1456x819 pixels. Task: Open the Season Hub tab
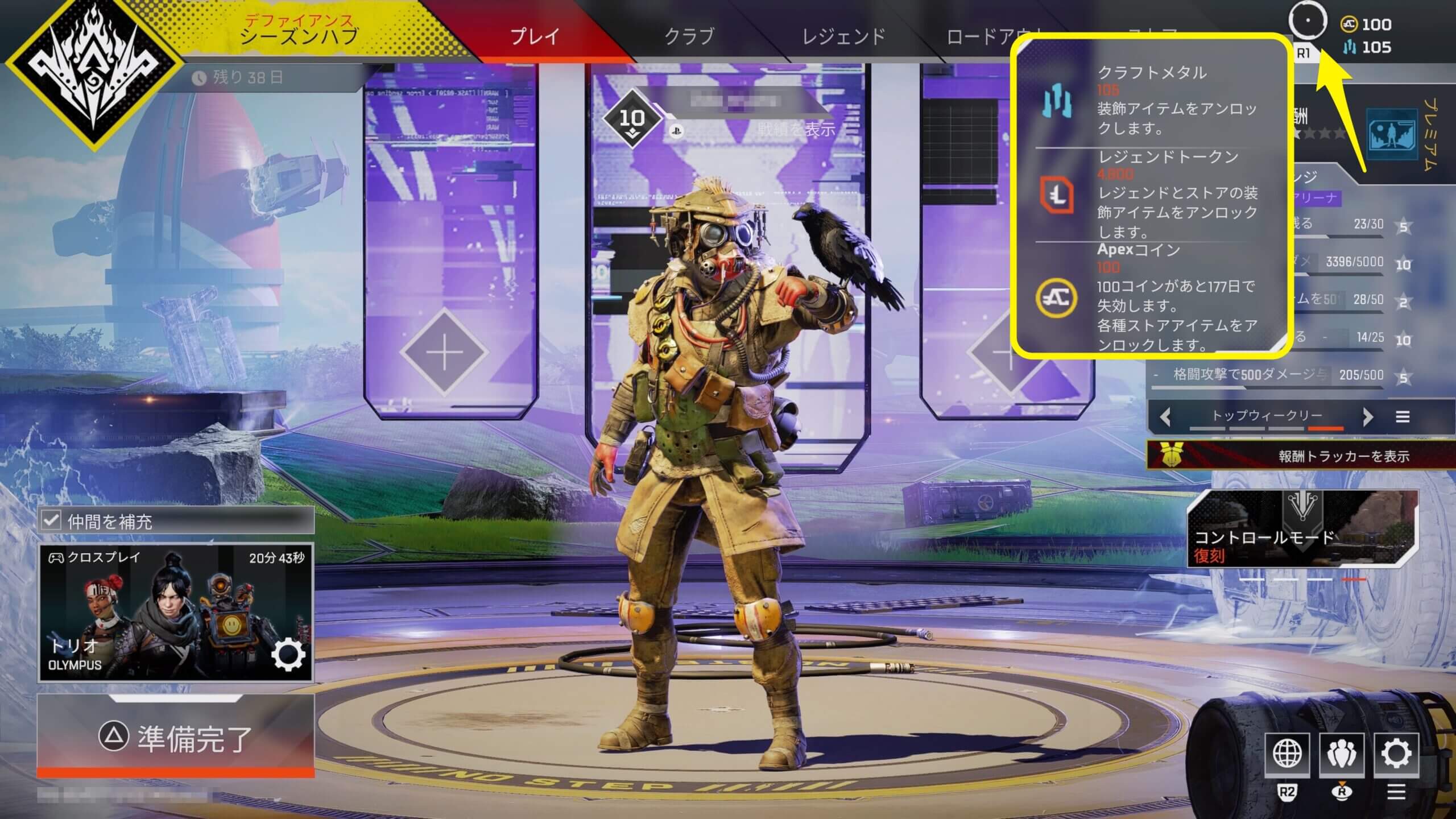click(299, 31)
